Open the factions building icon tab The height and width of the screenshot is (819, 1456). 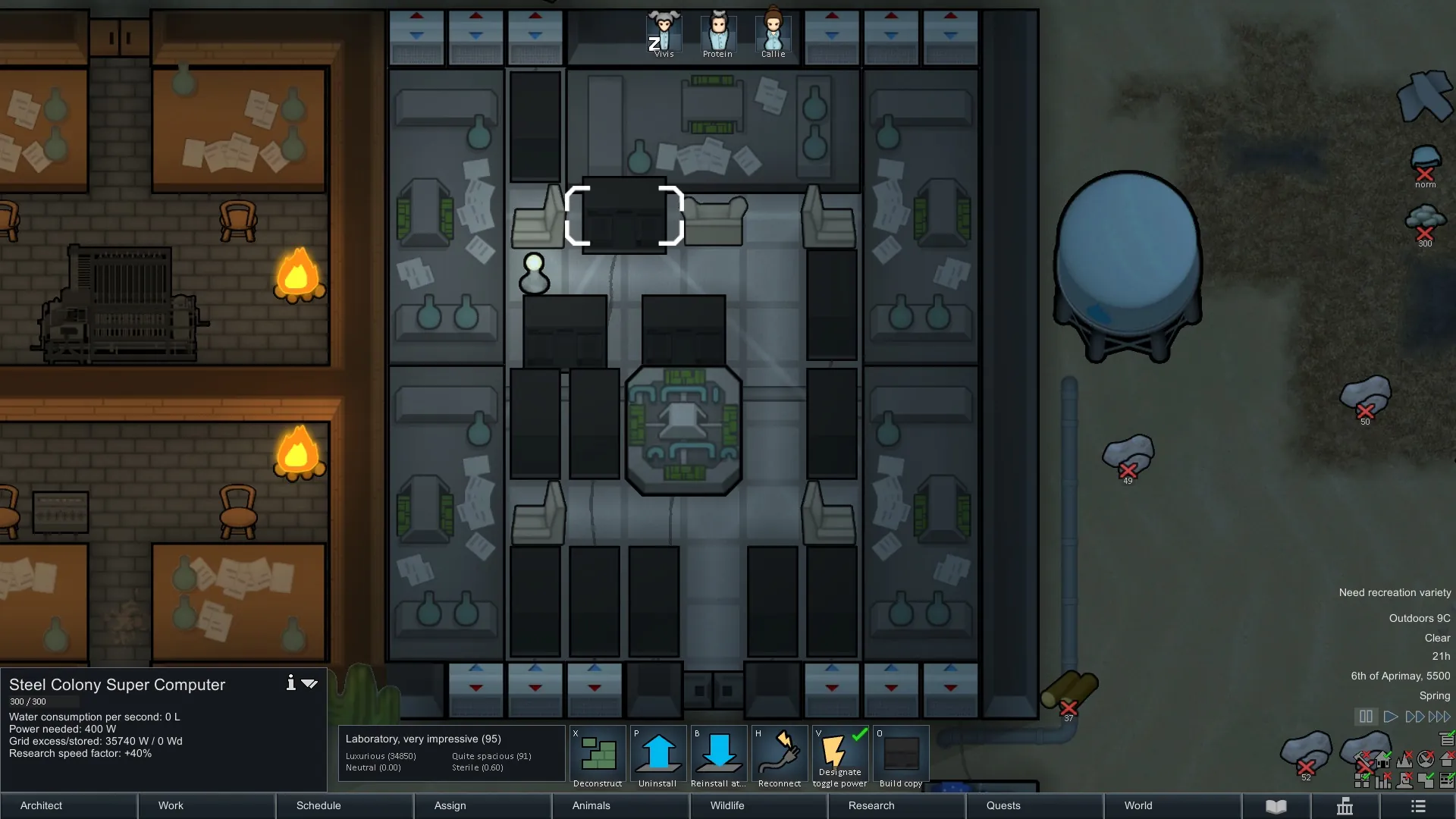click(1345, 806)
